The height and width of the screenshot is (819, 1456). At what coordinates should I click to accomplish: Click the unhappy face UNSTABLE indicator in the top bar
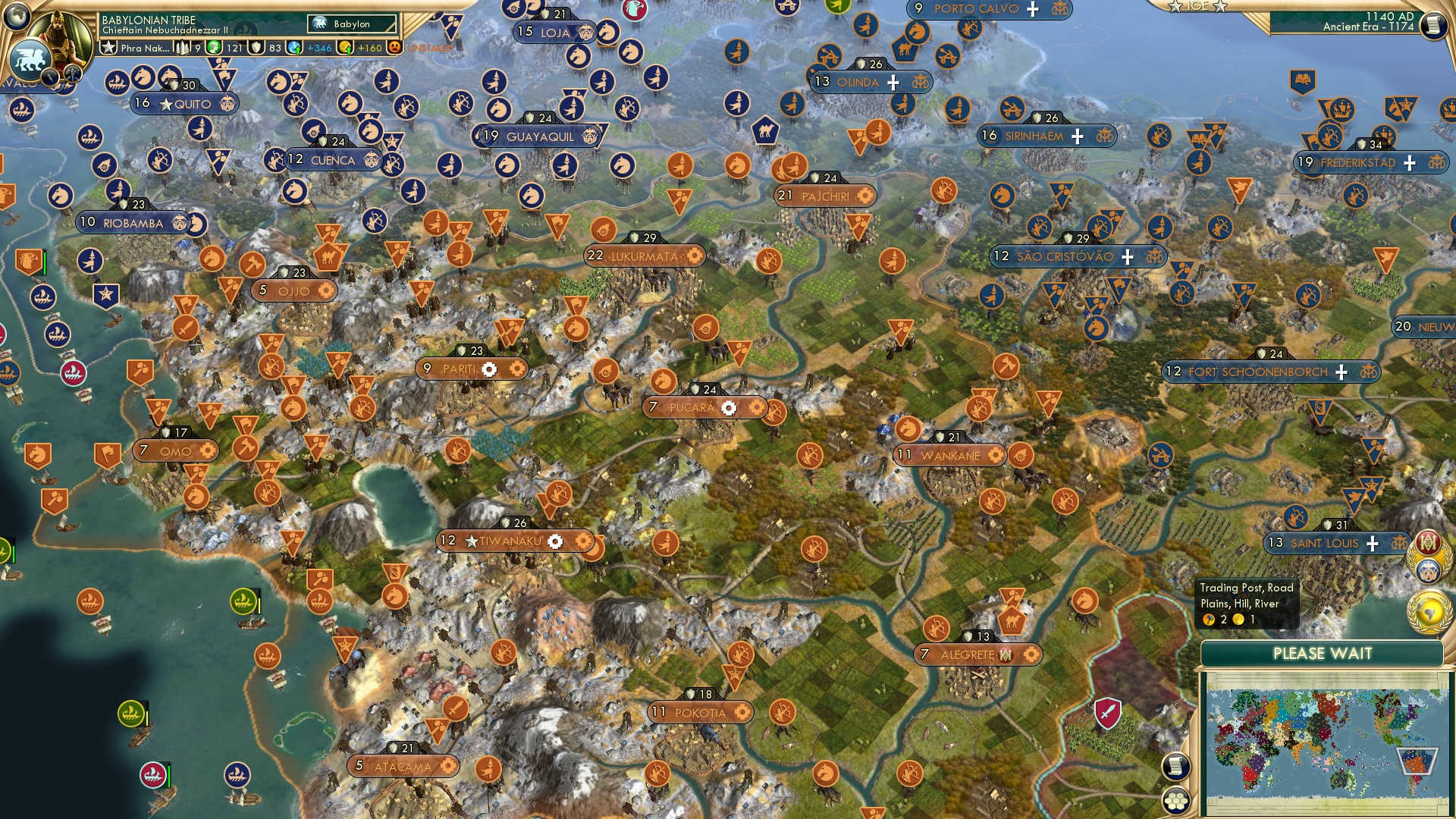pos(396,47)
